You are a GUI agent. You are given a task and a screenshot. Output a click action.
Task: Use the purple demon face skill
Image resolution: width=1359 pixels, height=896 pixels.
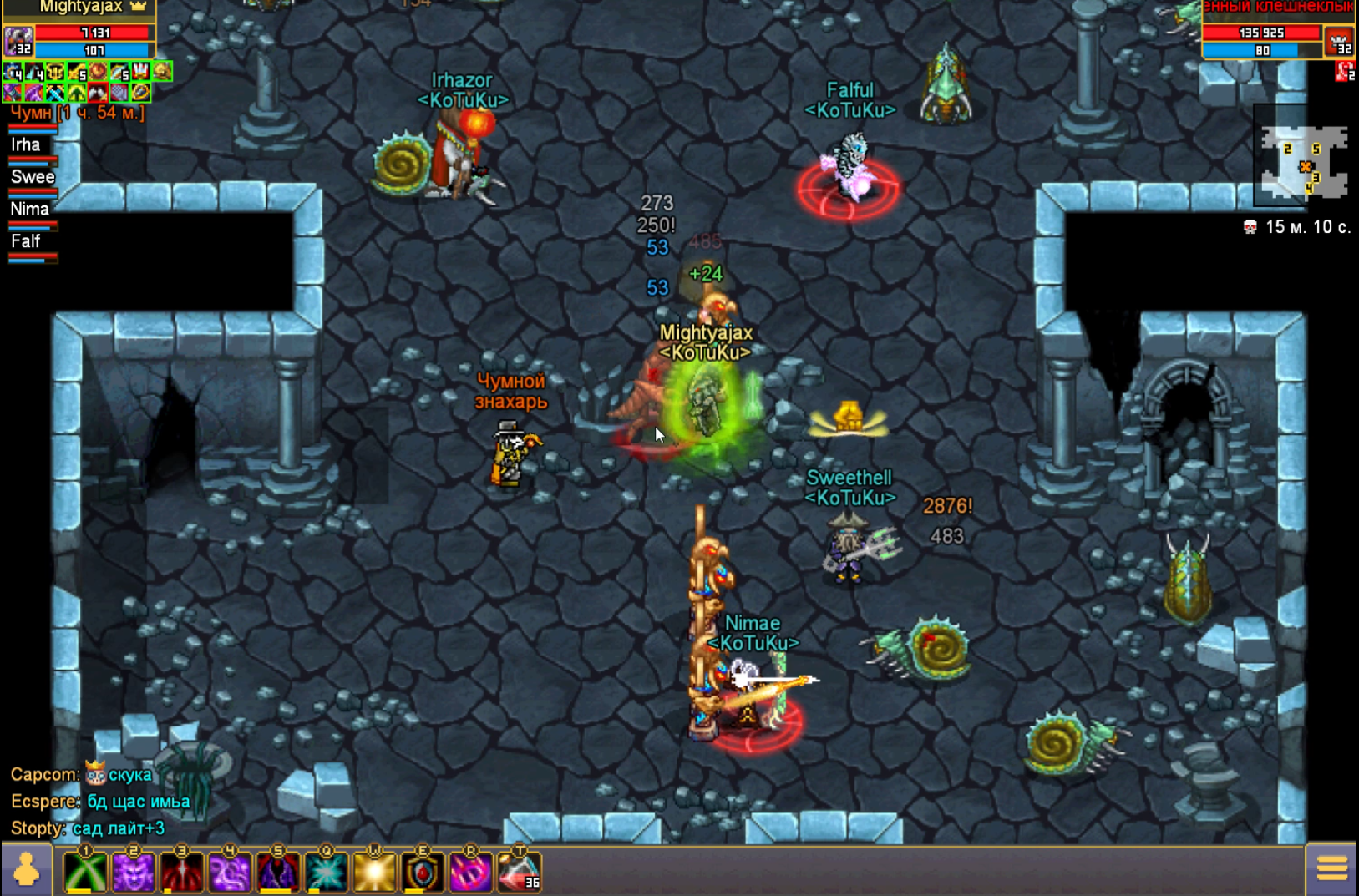(134, 873)
